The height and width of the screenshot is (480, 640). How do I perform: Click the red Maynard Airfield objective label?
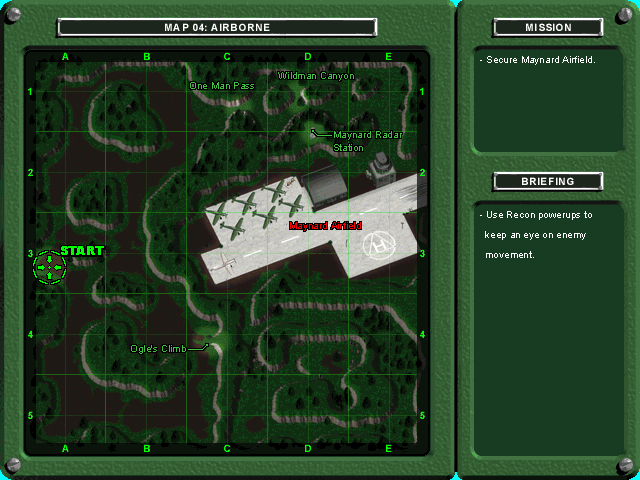pos(325,226)
